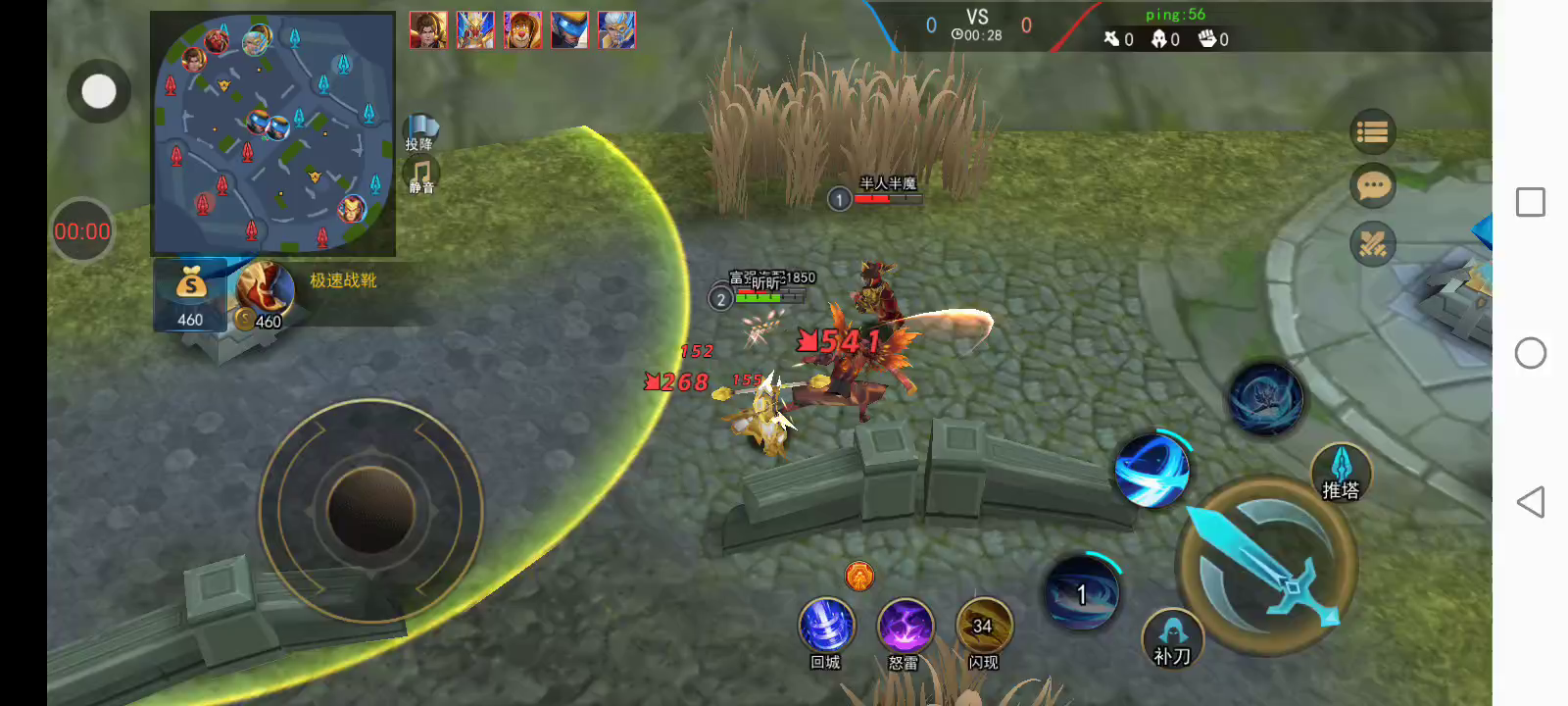Tap the orange rune icon above spells

point(859,576)
